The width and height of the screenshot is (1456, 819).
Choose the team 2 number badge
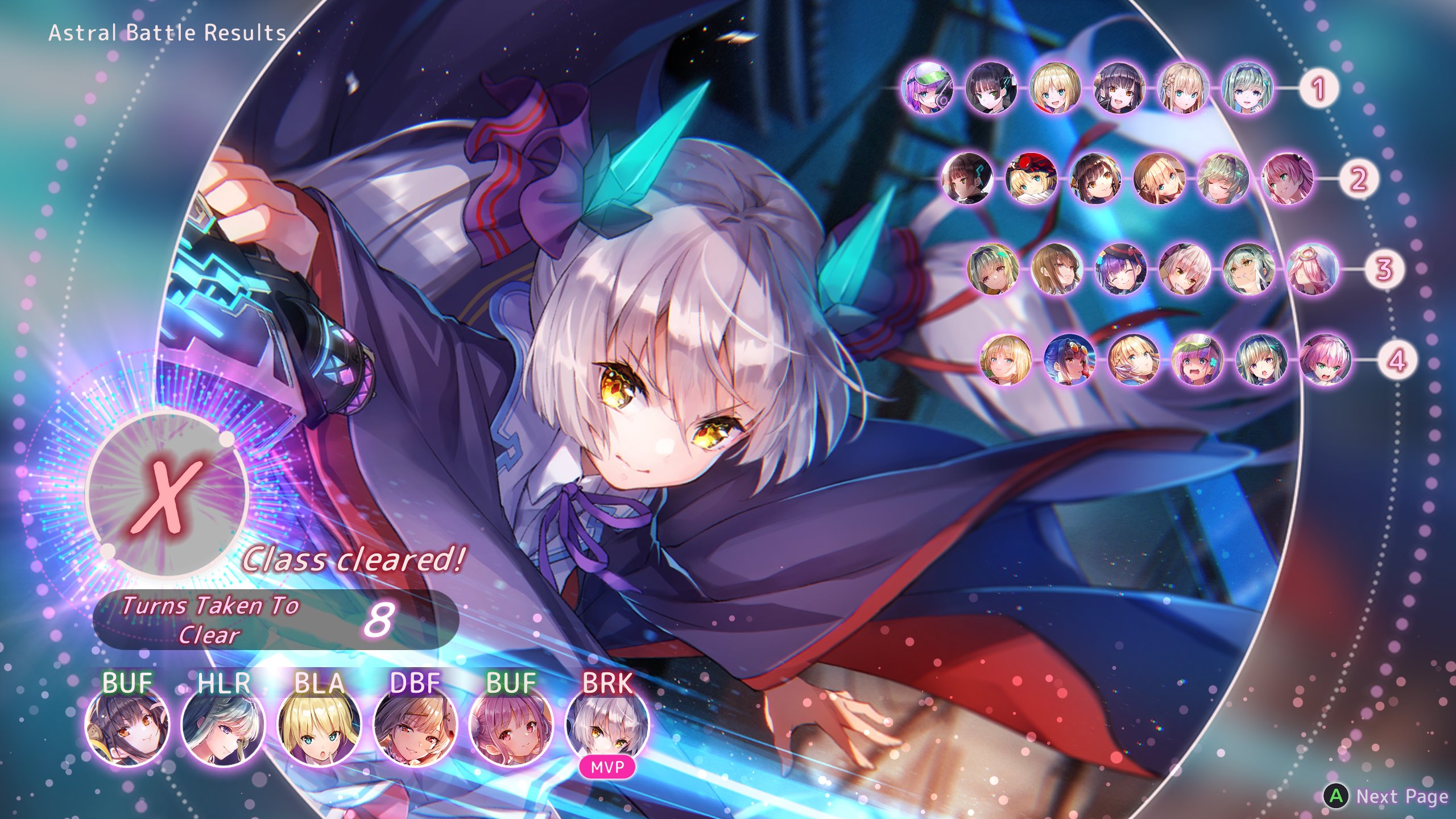pos(1358,179)
